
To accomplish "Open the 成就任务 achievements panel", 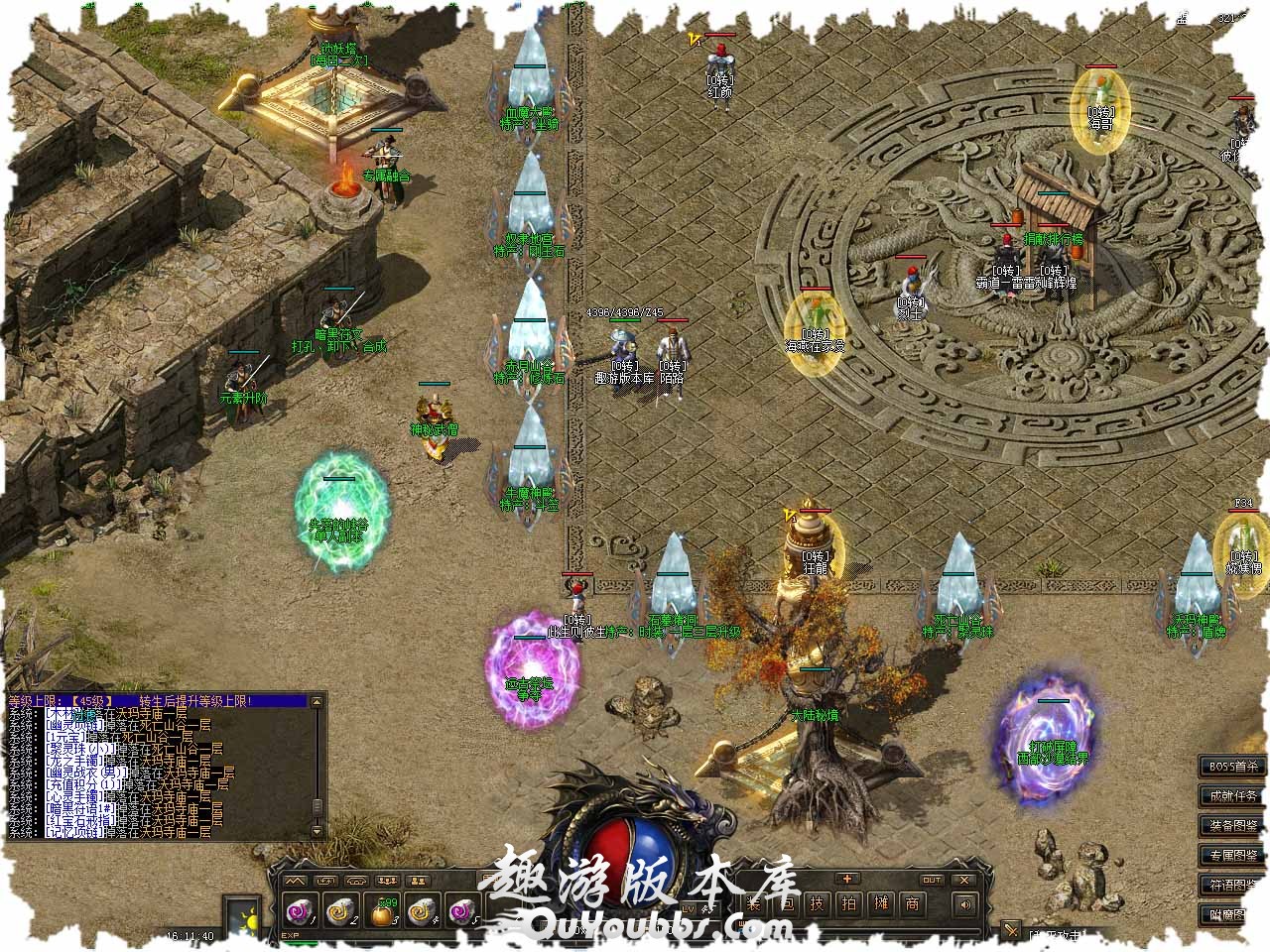I will 1232,795.
